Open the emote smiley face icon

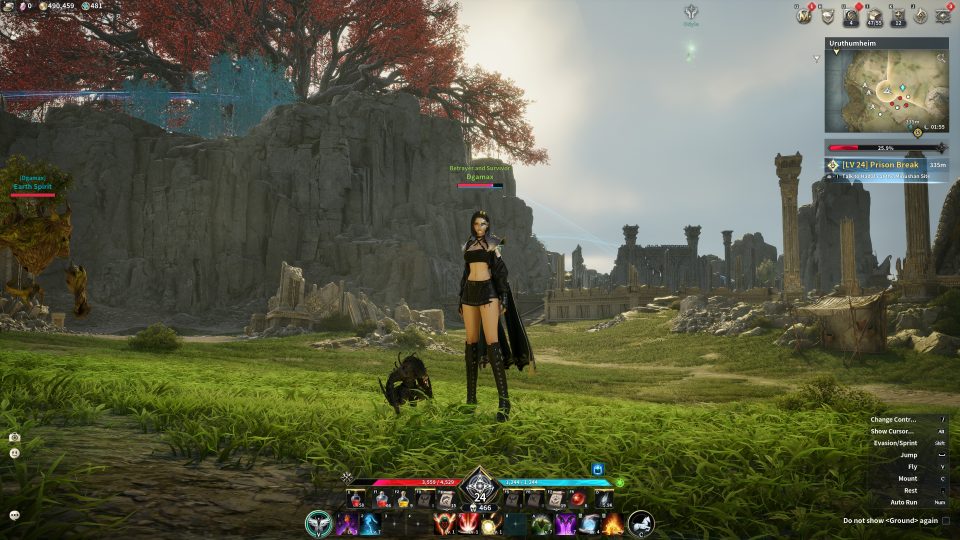(15, 453)
